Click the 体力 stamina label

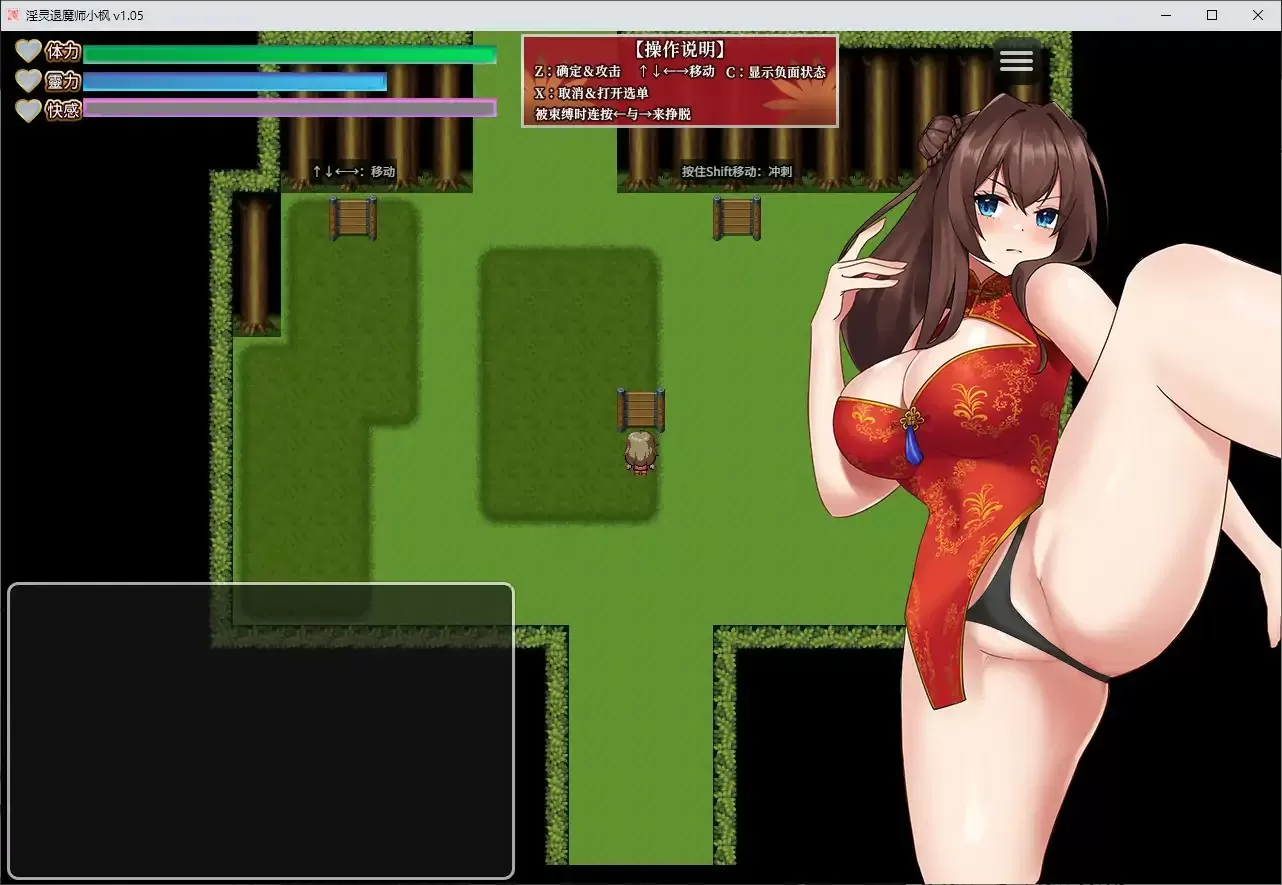click(62, 51)
